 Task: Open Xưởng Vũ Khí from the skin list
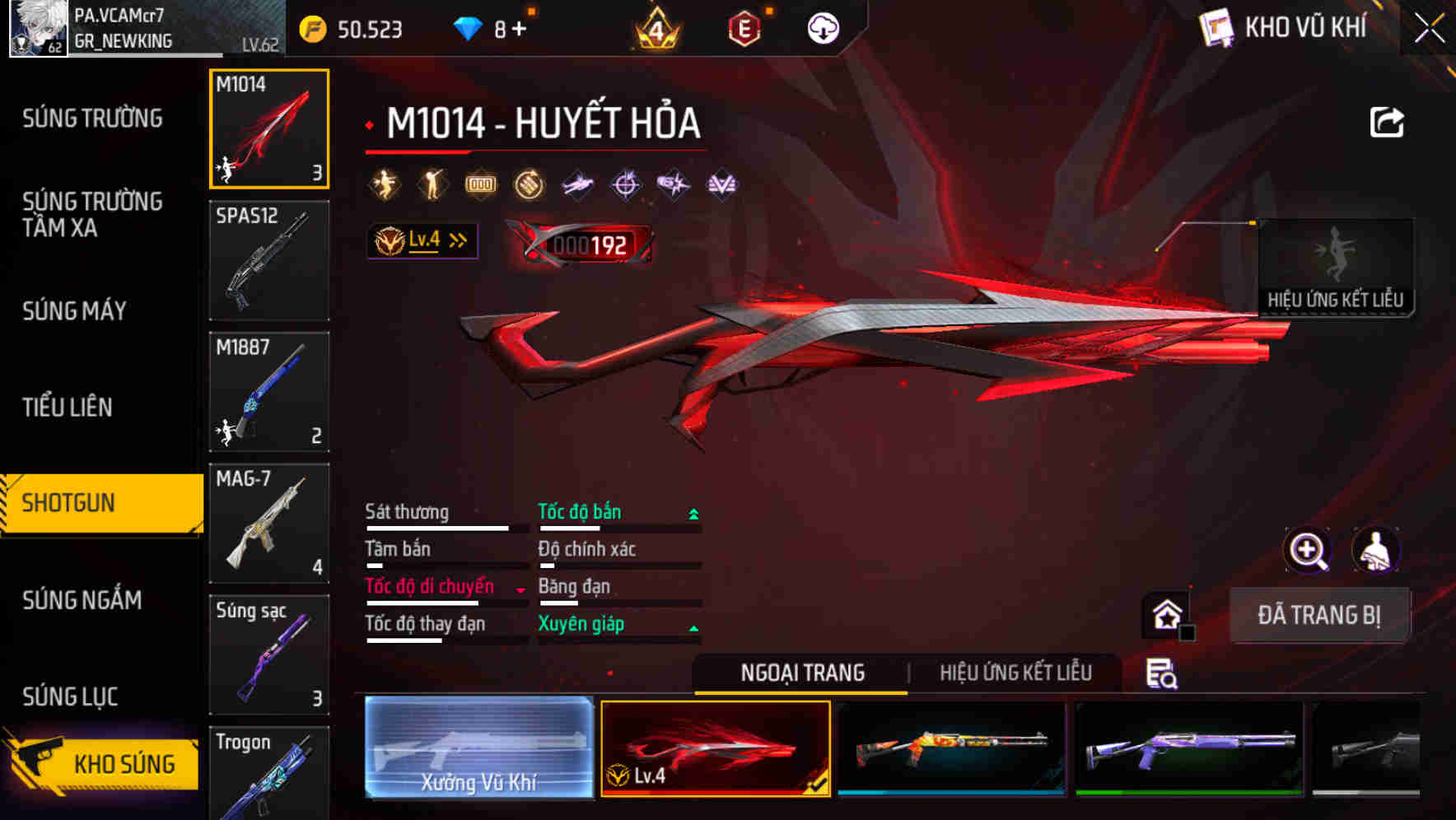(478, 749)
